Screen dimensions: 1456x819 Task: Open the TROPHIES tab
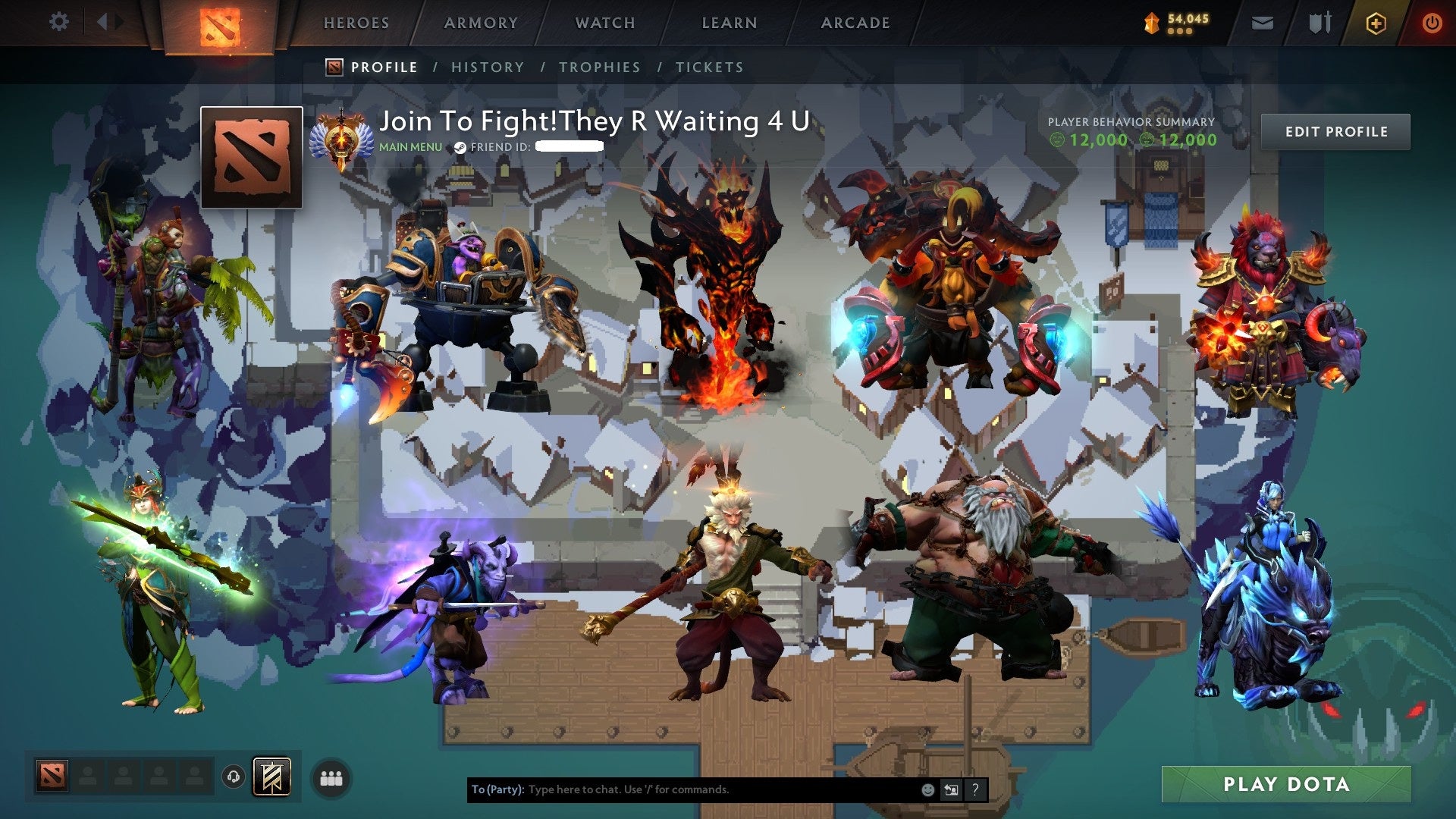coord(599,67)
